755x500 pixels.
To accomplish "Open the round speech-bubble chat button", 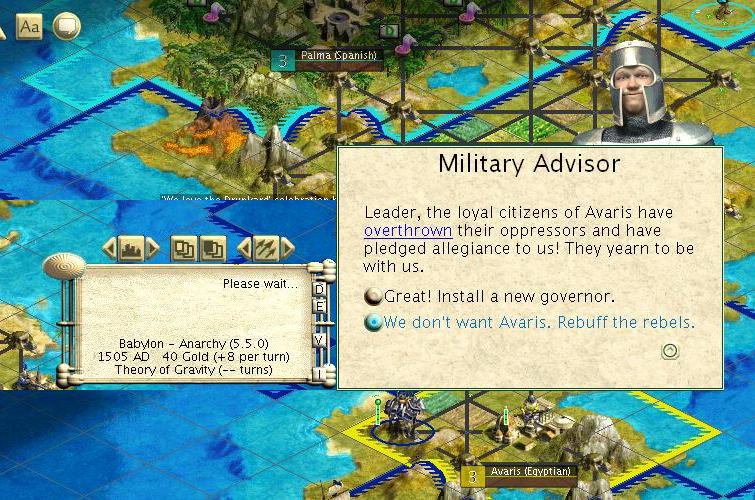I will [66, 27].
